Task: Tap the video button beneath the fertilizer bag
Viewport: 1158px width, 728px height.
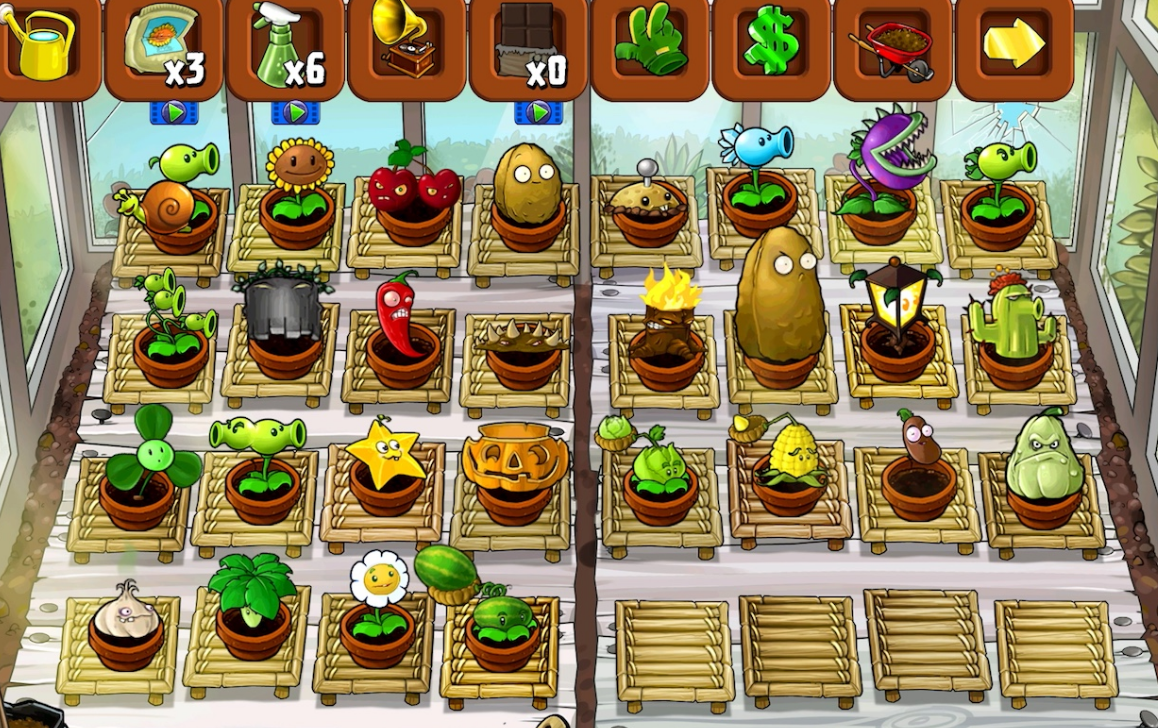Action: 174,113
